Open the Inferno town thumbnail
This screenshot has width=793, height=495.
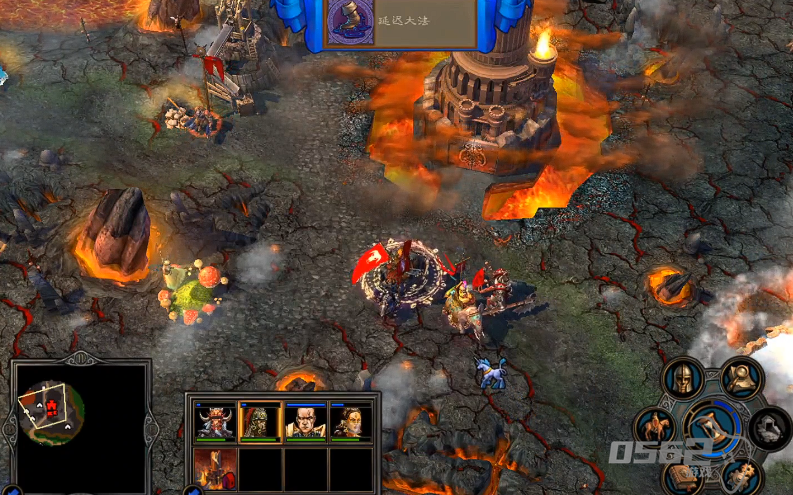click(x=216, y=470)
